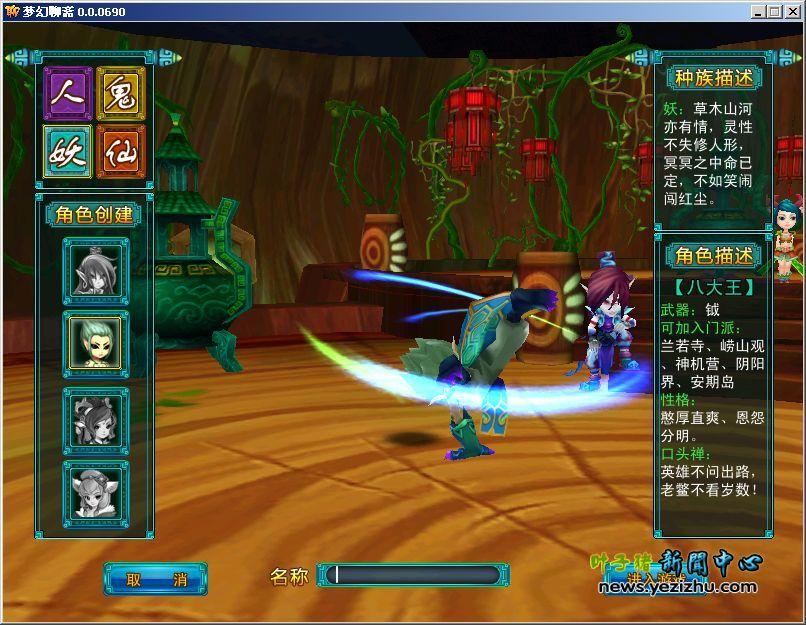Choose the green-haired character portrait
Viewport: 806px width, 625px height.
(x=96, y=343)
